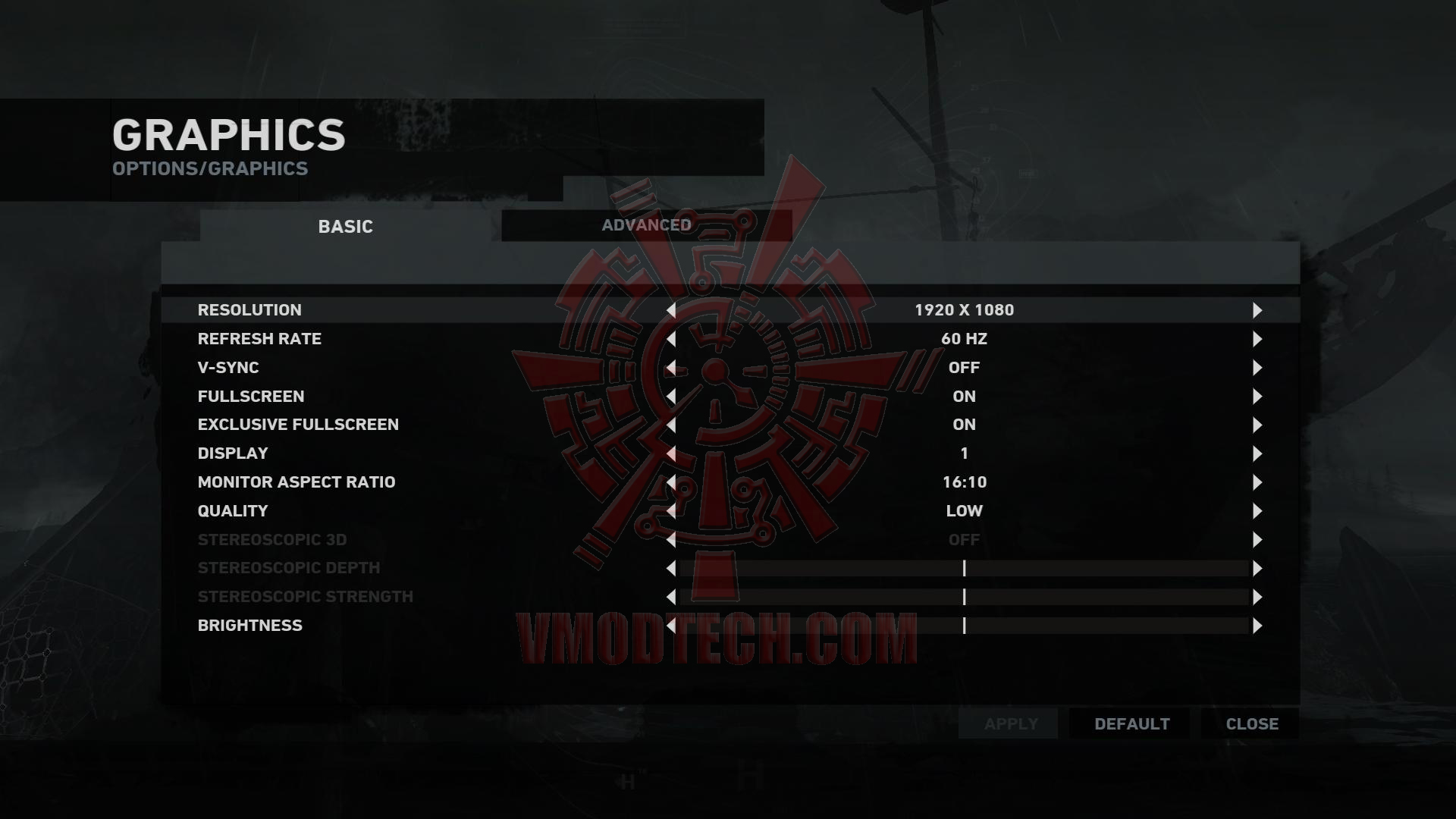Decrease brightness with the left arrow
Image resolution: width=1456 pixels, height=819 pixels.
(671, 626)
